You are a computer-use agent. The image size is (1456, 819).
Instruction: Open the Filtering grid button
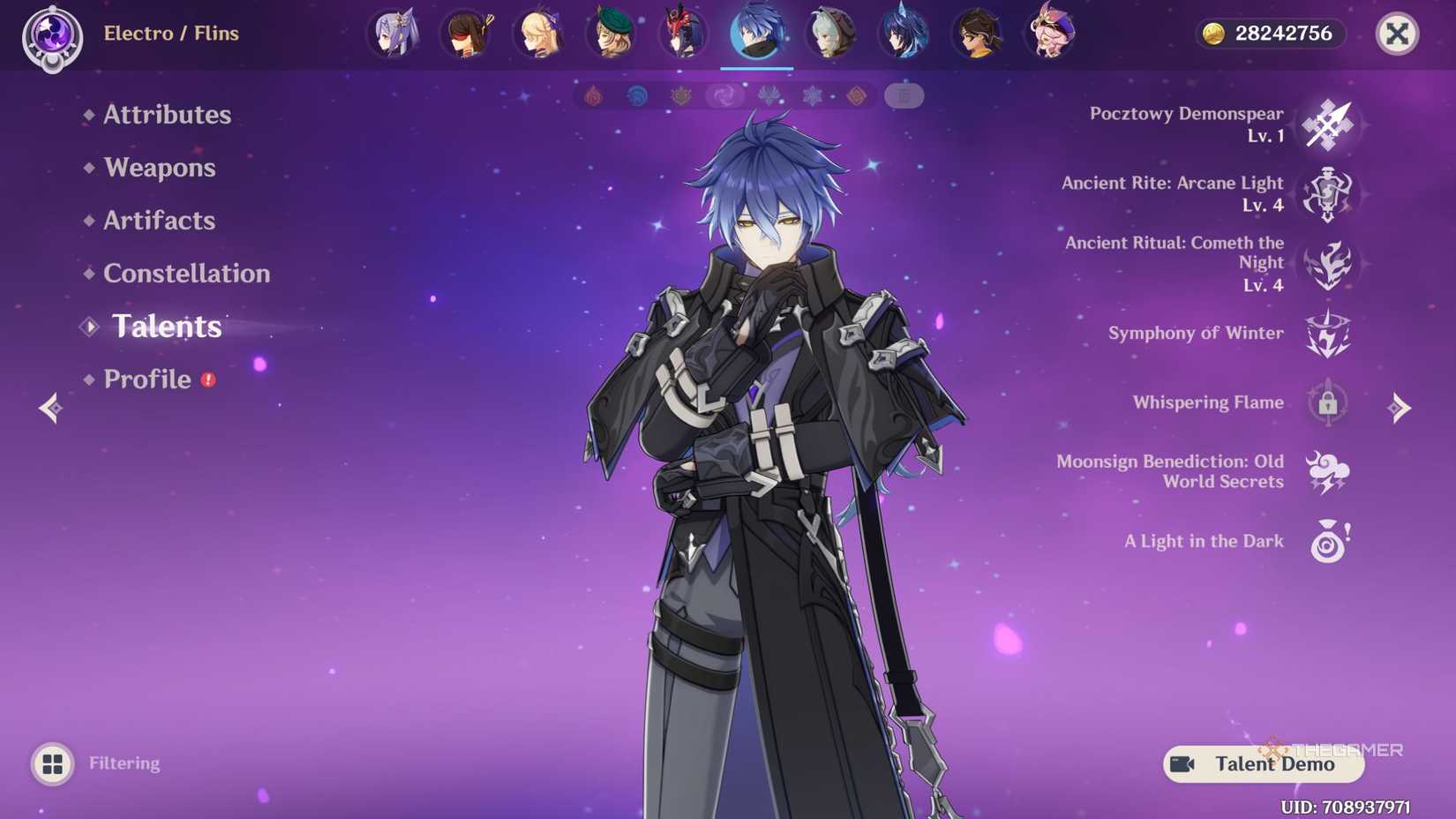[53, 763]
